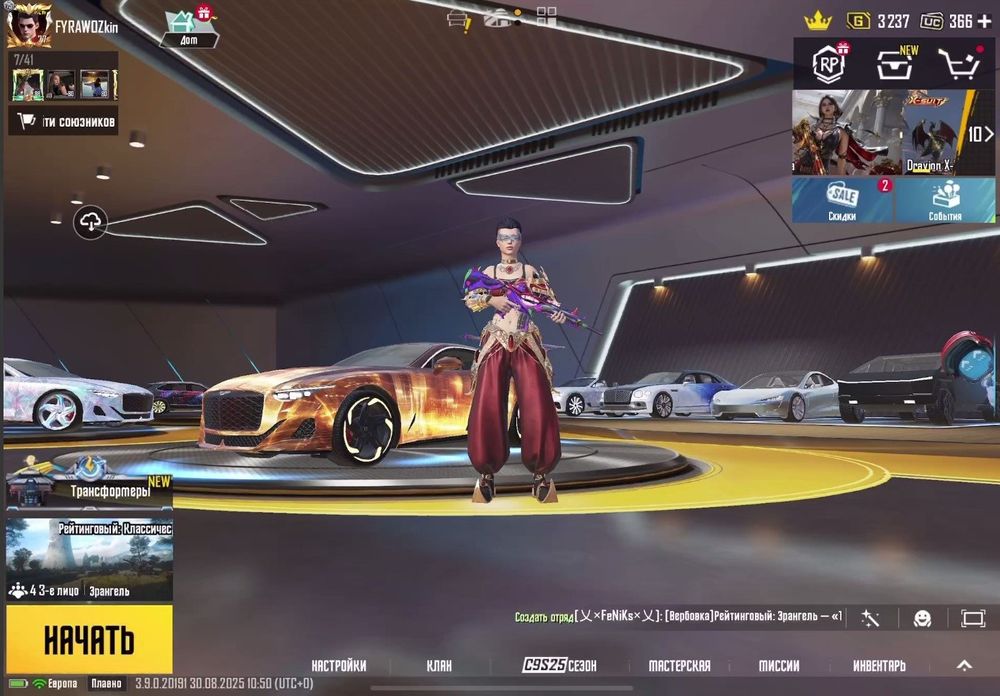
Task: Open the Настройки settings menu
Action: pyautogui.click(x=338, y=665)
